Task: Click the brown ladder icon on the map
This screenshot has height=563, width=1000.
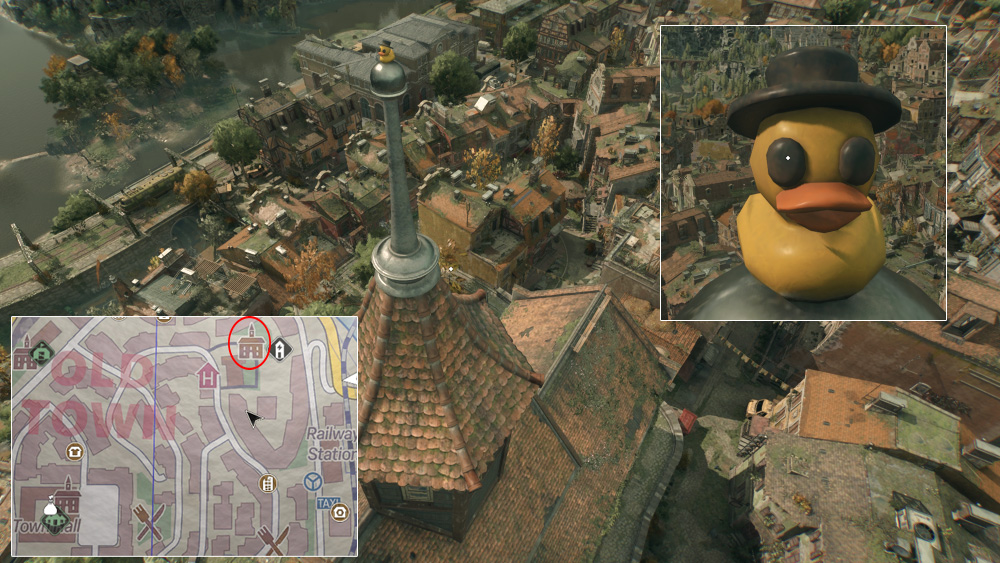Action: click(x=267, y=483)
